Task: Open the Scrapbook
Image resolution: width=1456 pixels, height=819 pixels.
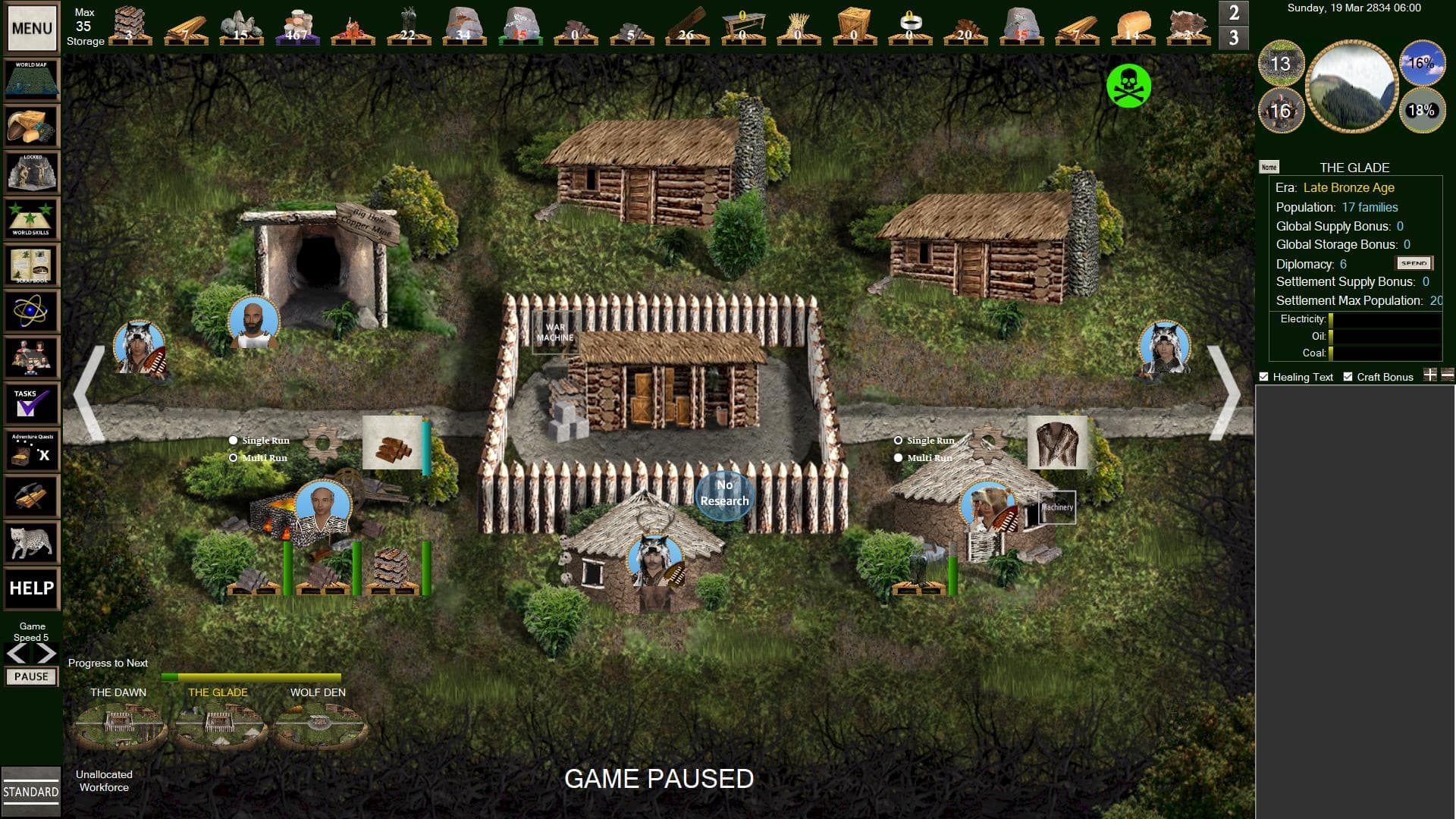Action: [x=32, y=265]
